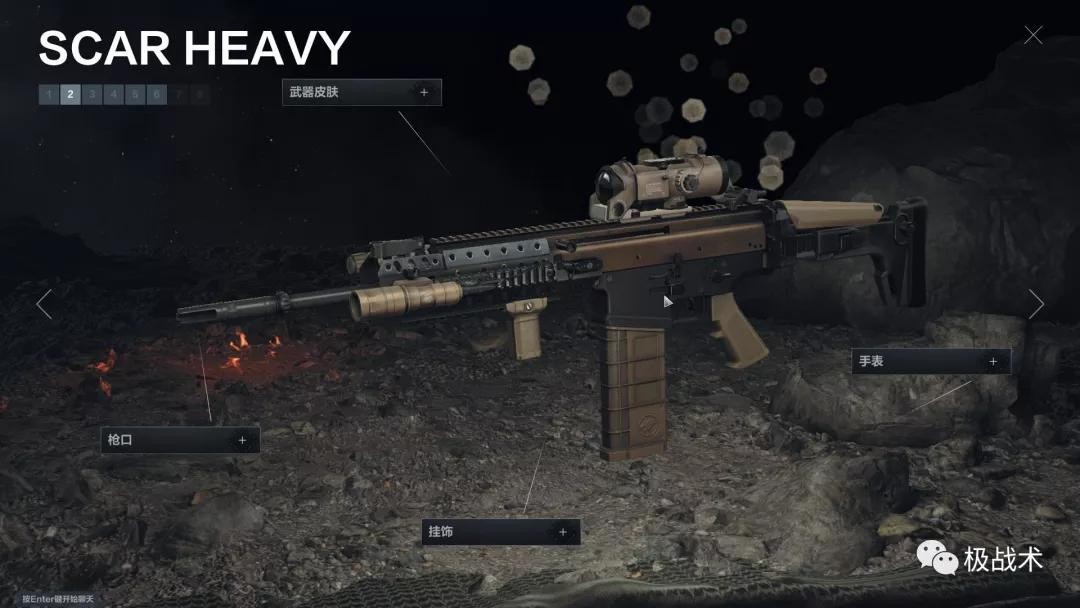
Task: Switch to loadout slot 1
Action: click(x=49, y=95)
